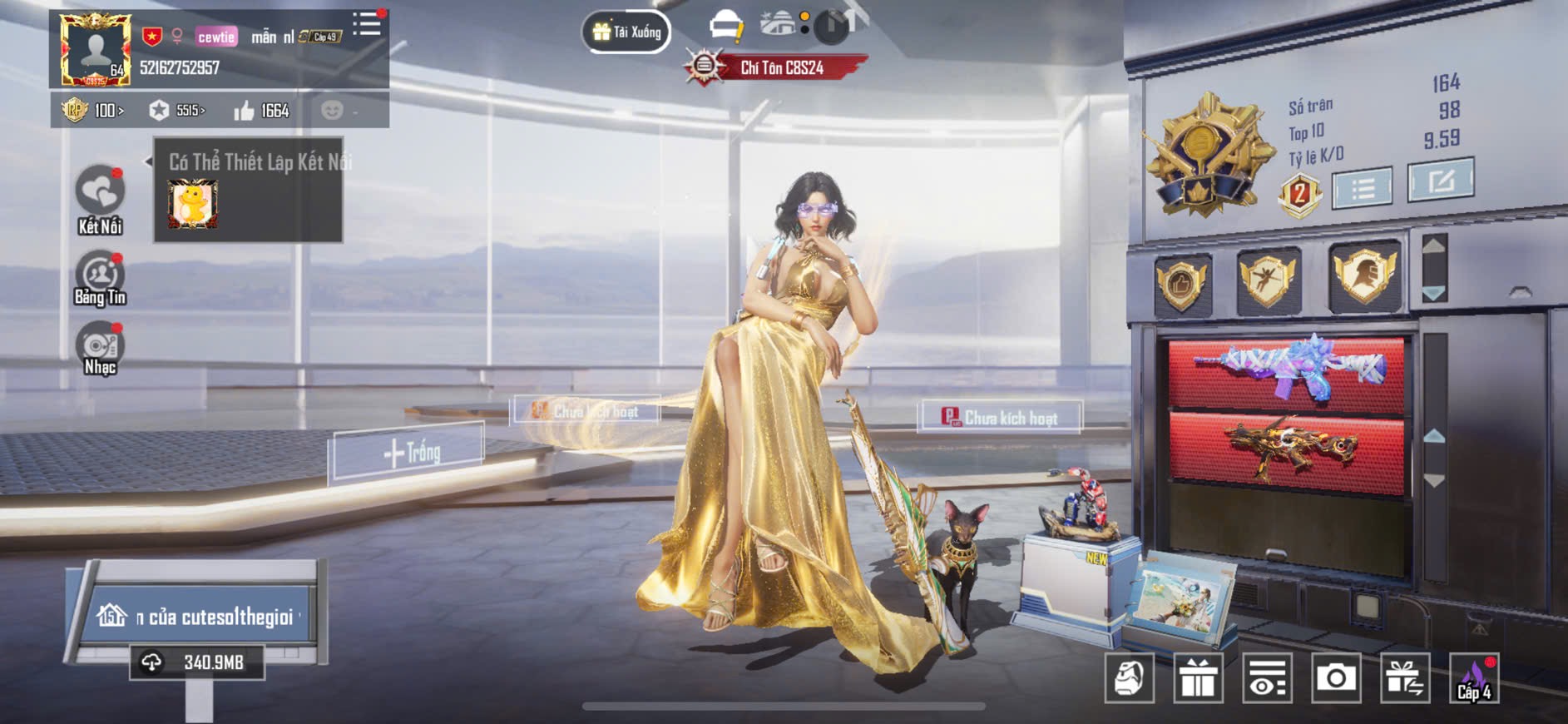Viewport: 1568px width, 724px height.
Task: Open the thumbs-up achievement badge
Action: [1181, 283]
